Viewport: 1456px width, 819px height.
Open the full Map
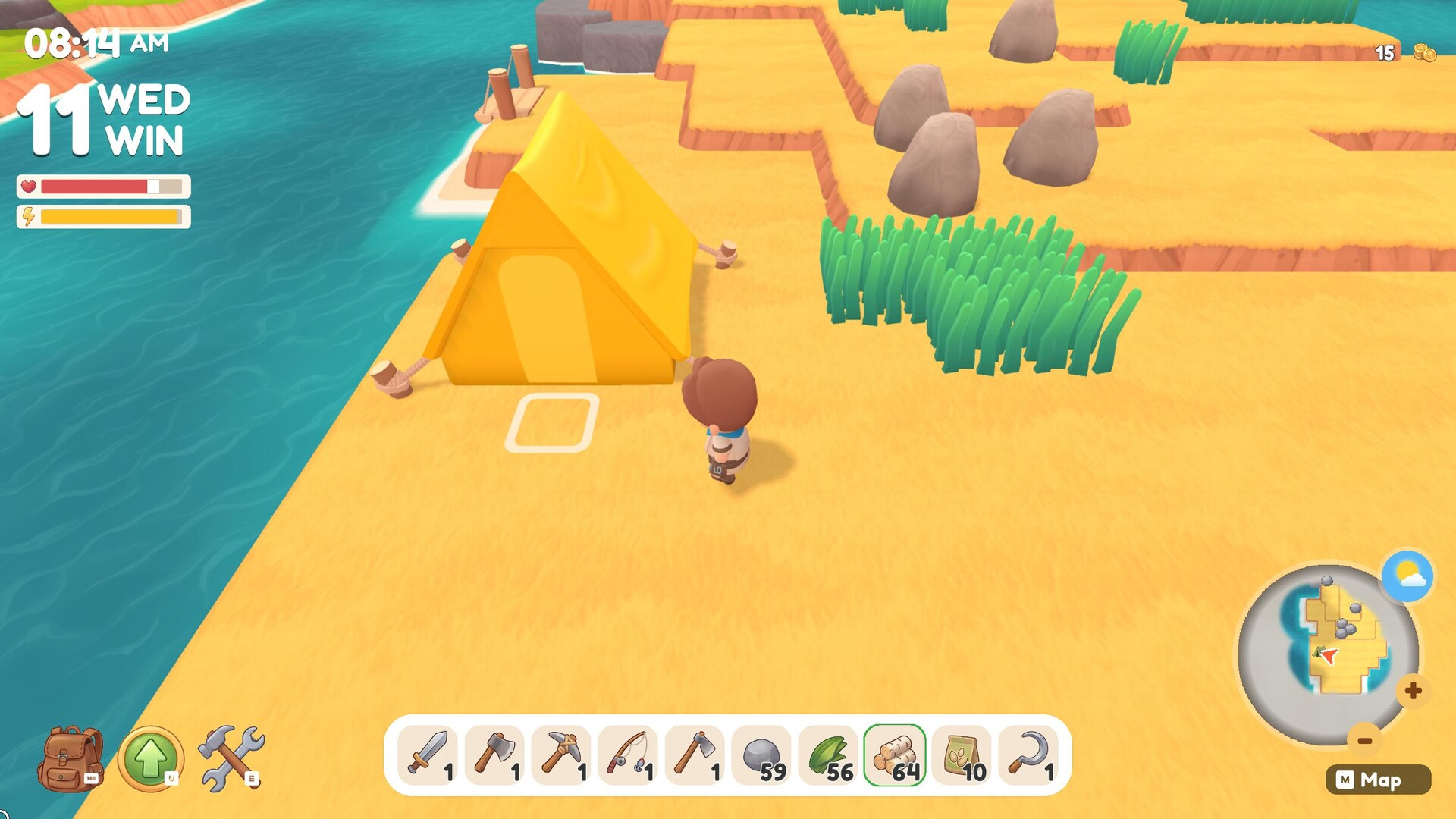pyautogui.click(x=1378, y=780)
